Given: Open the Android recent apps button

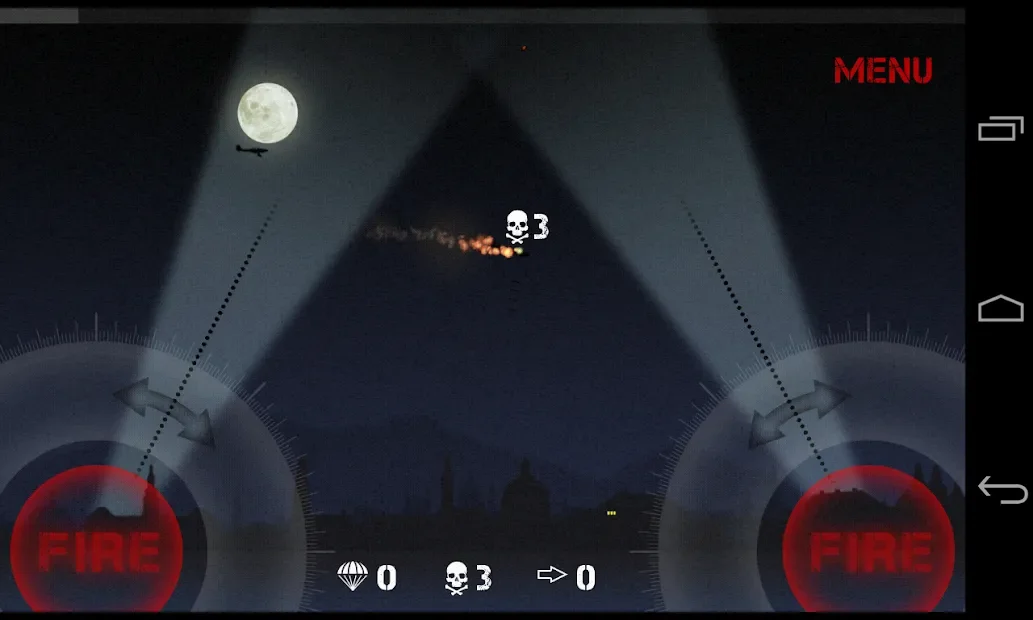Looking at the screenshot, I should coord(1001,128).
